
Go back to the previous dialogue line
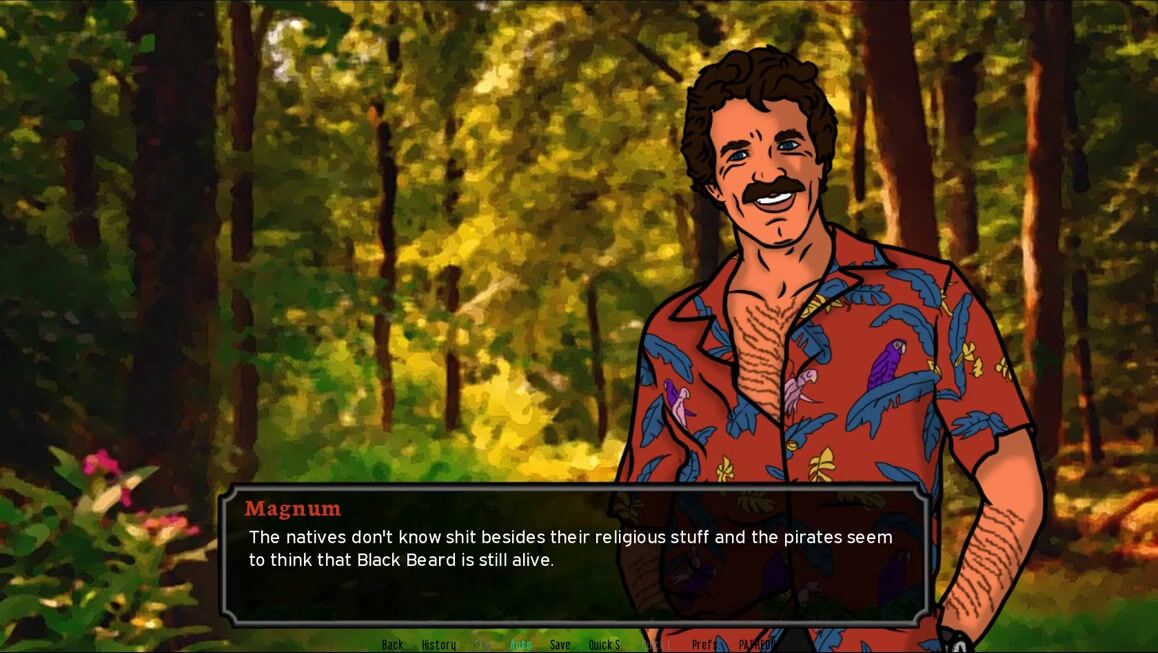pos(392,645)
